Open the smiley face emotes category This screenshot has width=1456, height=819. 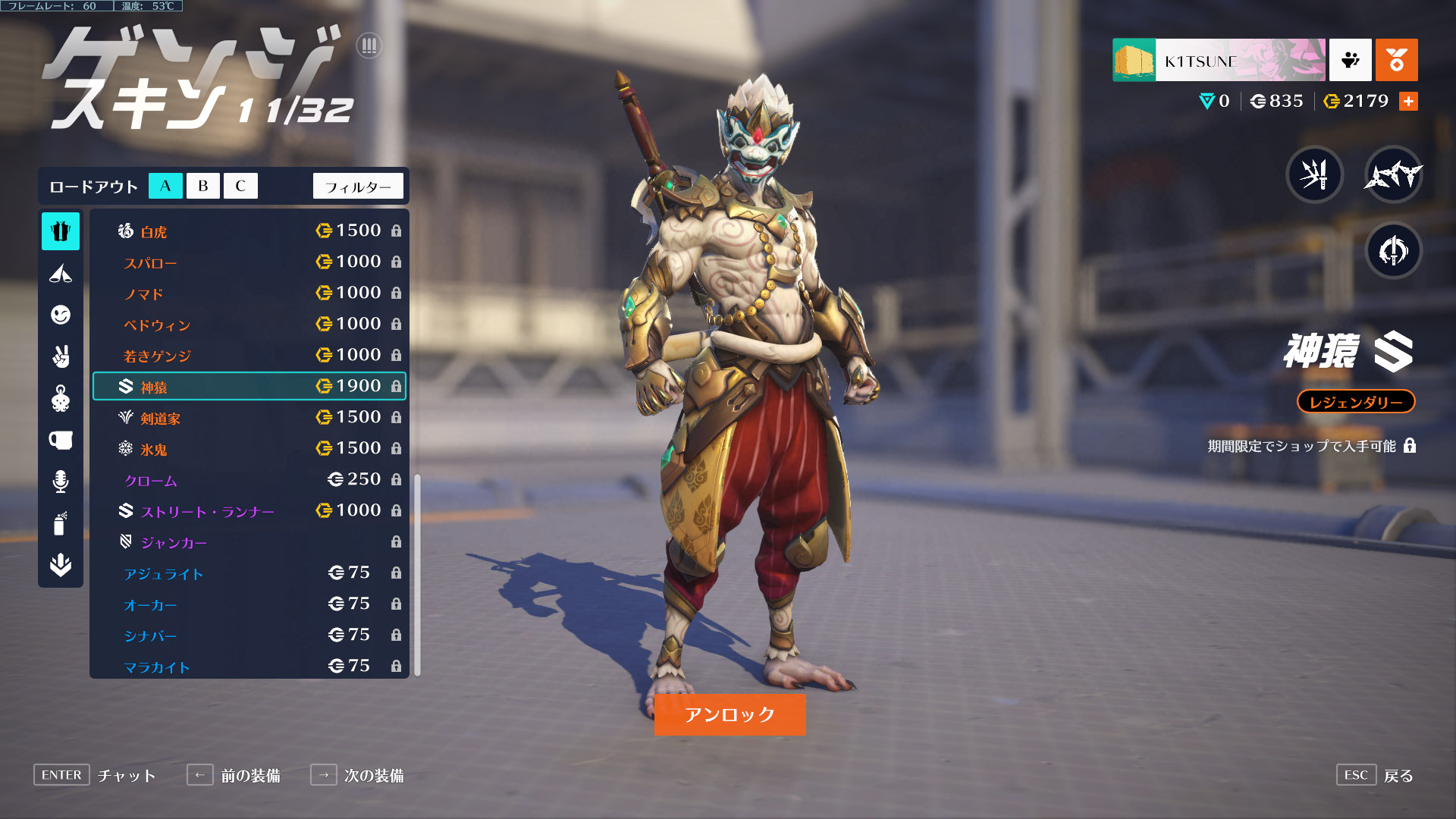pos(61,315)
